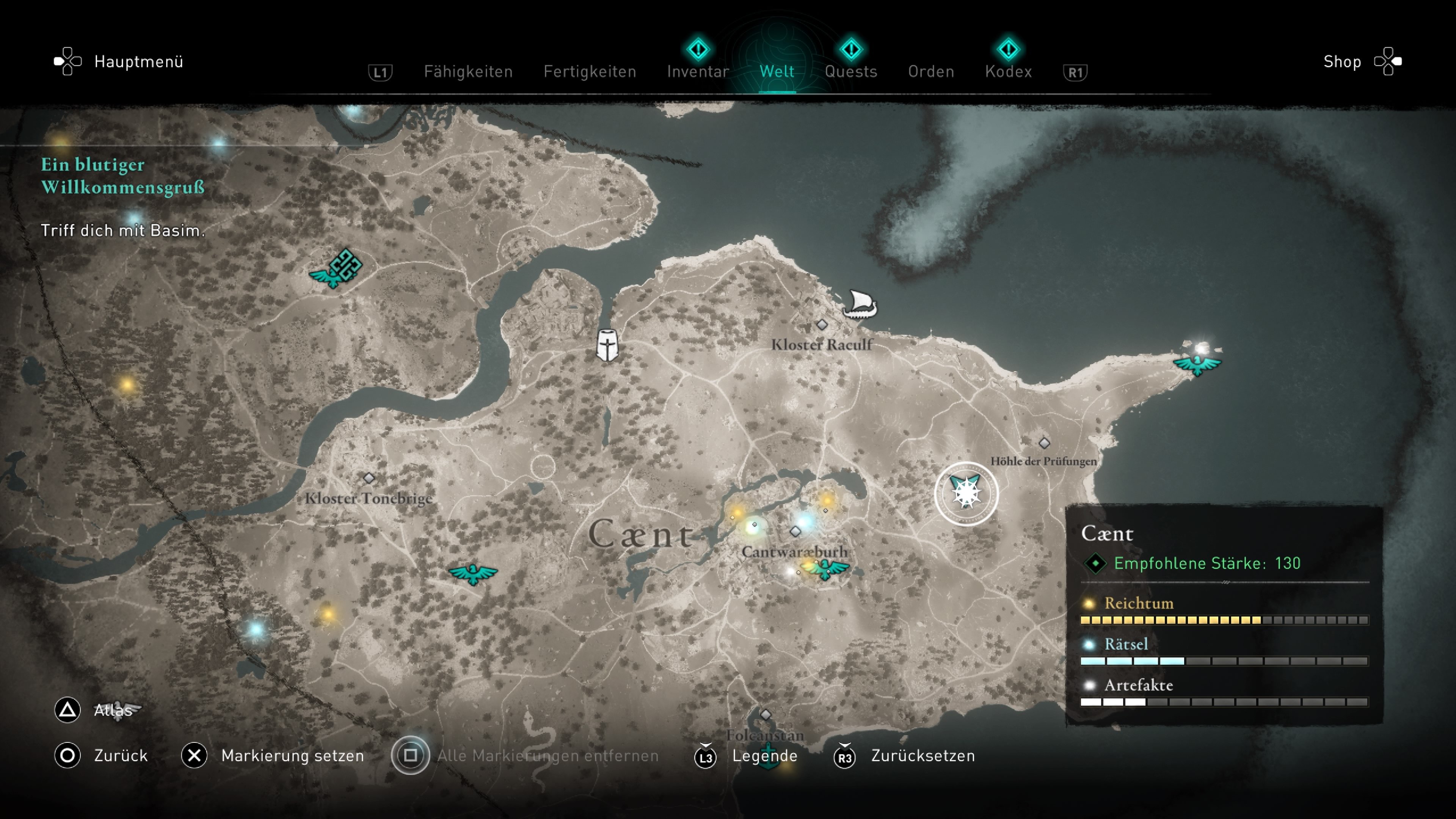
Task: Open the Fertigkeiten tab
Action: click(590, 72)
